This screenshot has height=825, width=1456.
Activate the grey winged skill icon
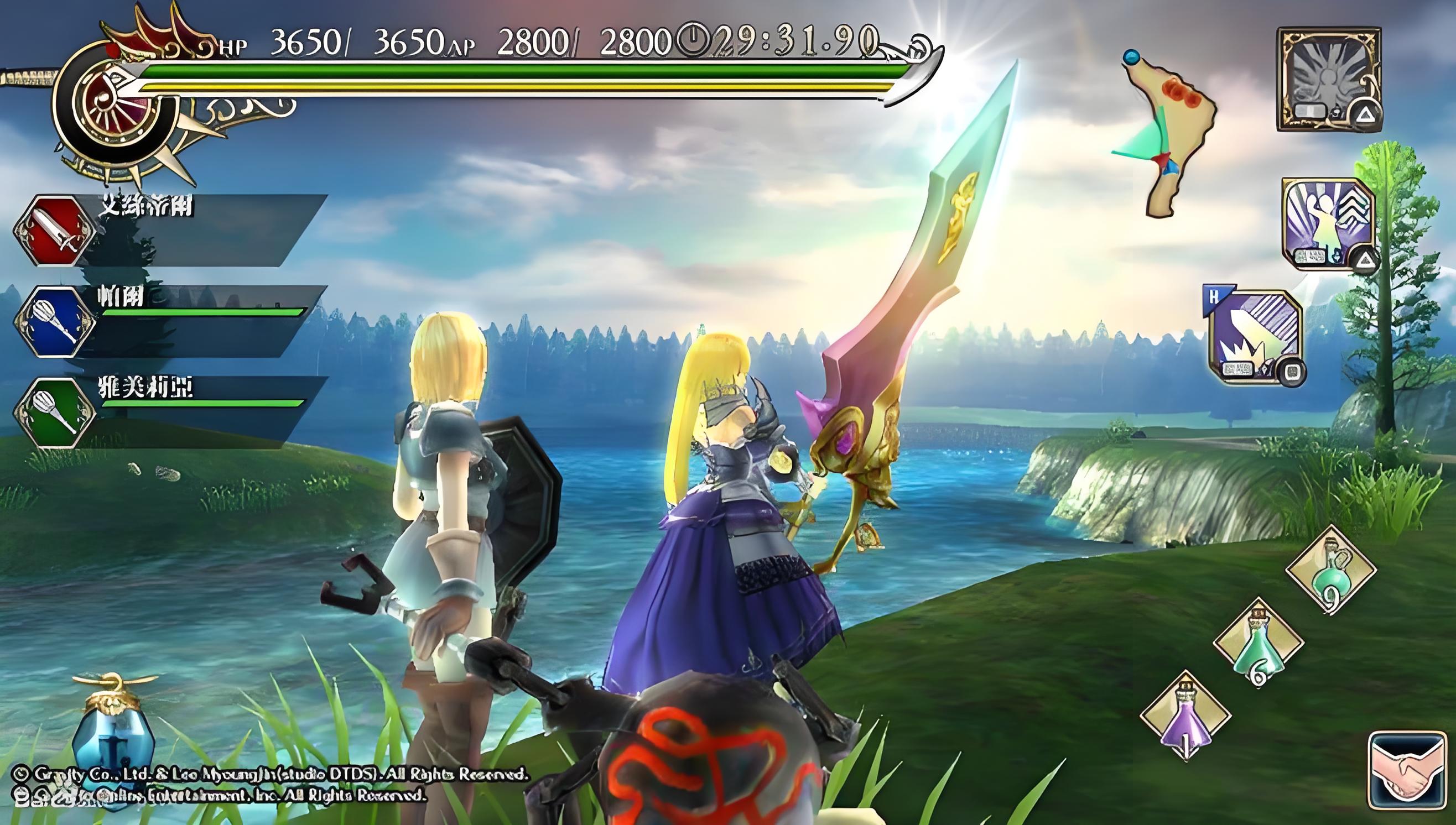click(1328, 79)
